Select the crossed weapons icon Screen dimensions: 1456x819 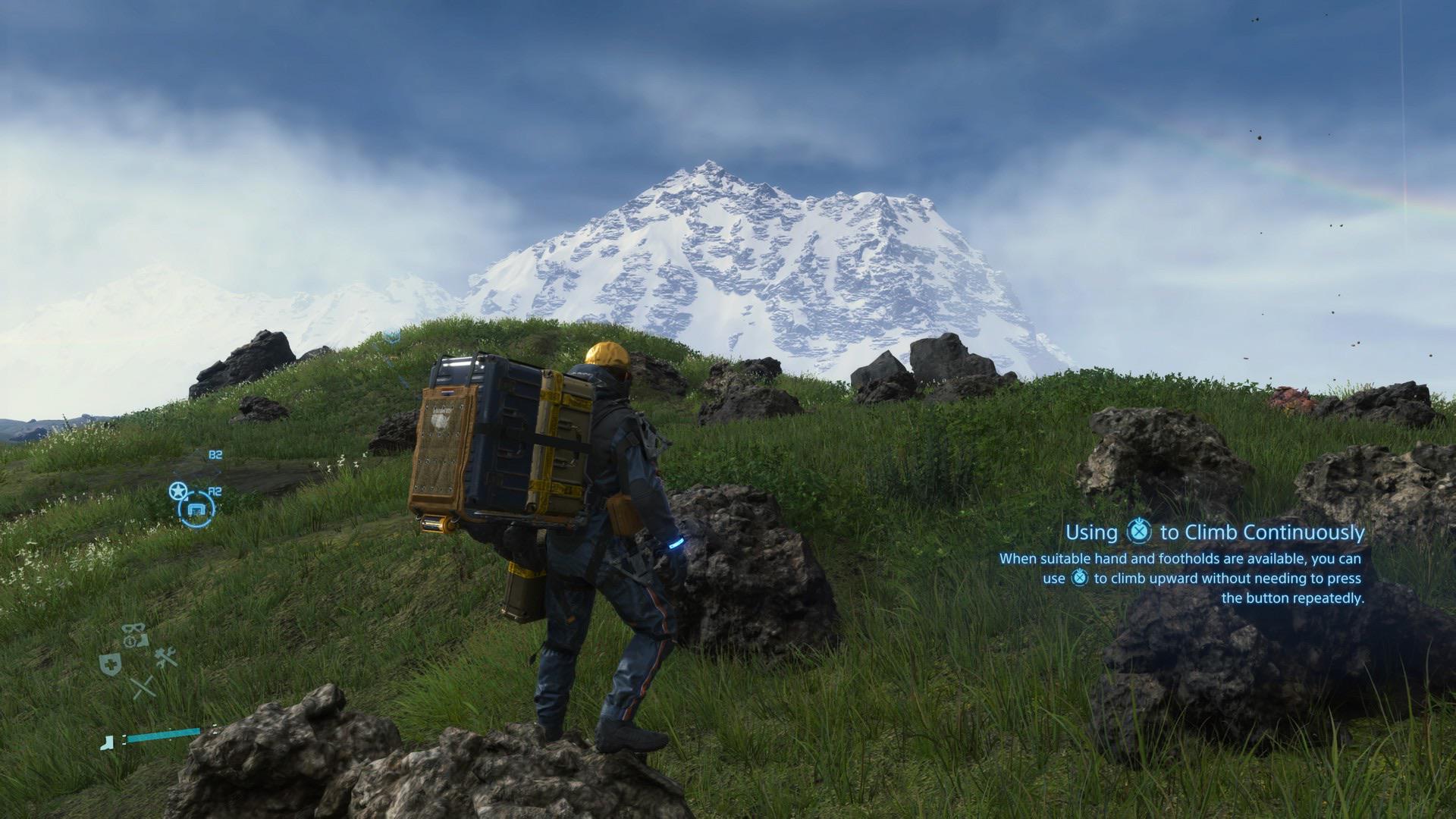(142, 687)
